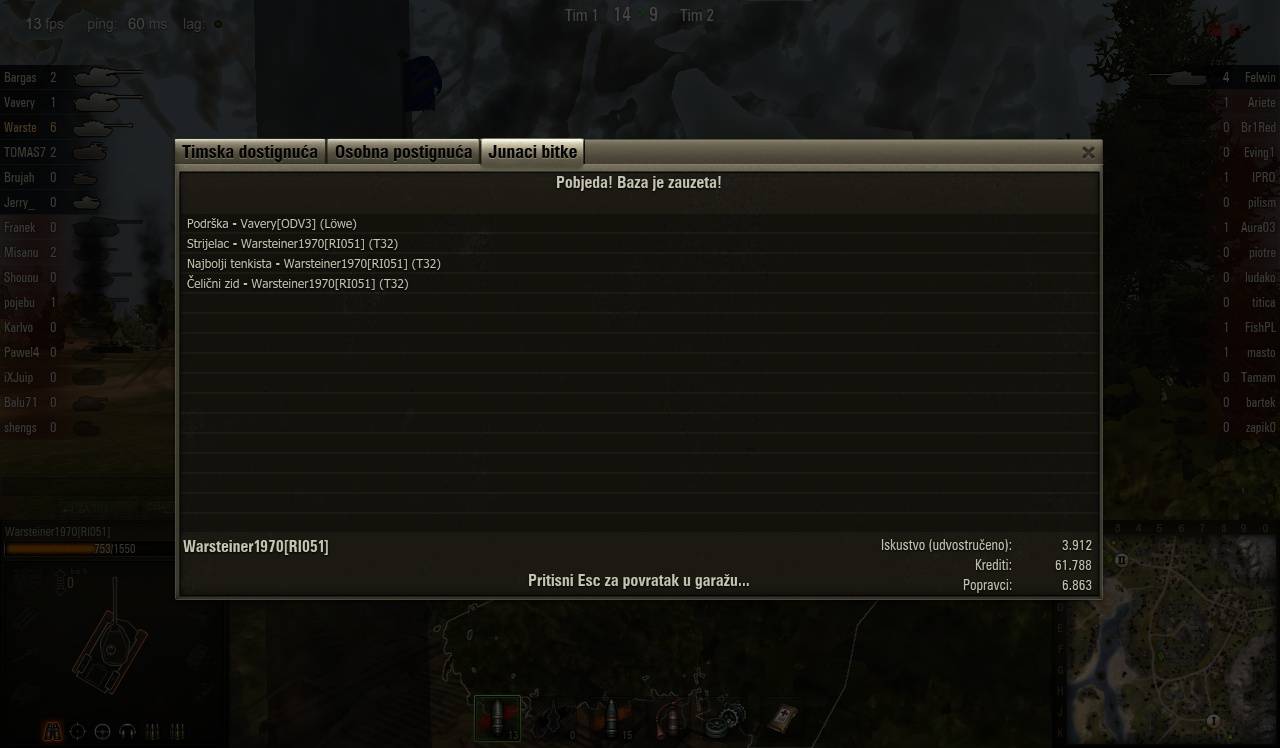Select the first shell slot with 13 rounds
Image resolution: width=1280 pixels, height=748 pixels.
coord(497,718)
